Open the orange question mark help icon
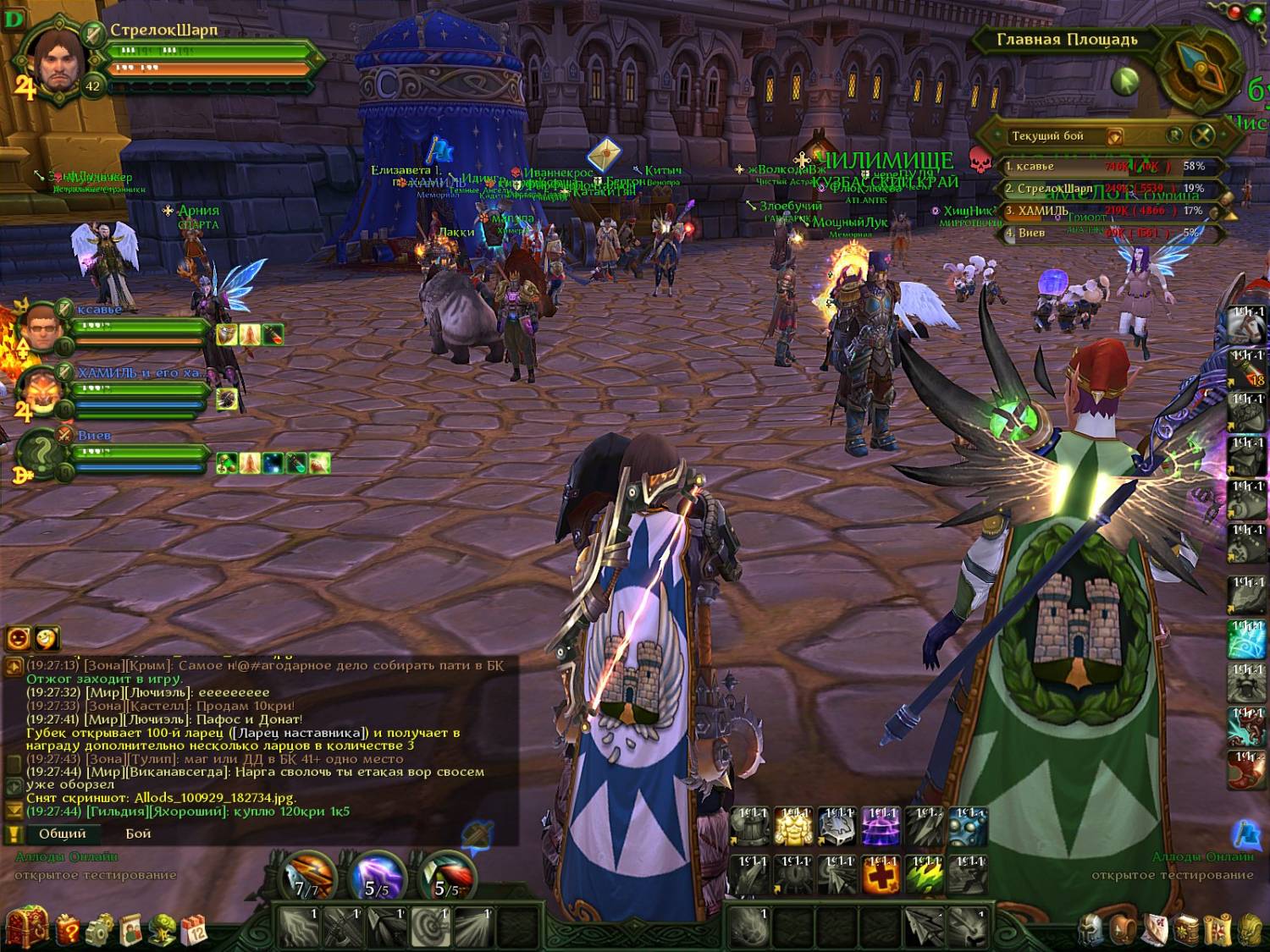 [x=68, y=929]
